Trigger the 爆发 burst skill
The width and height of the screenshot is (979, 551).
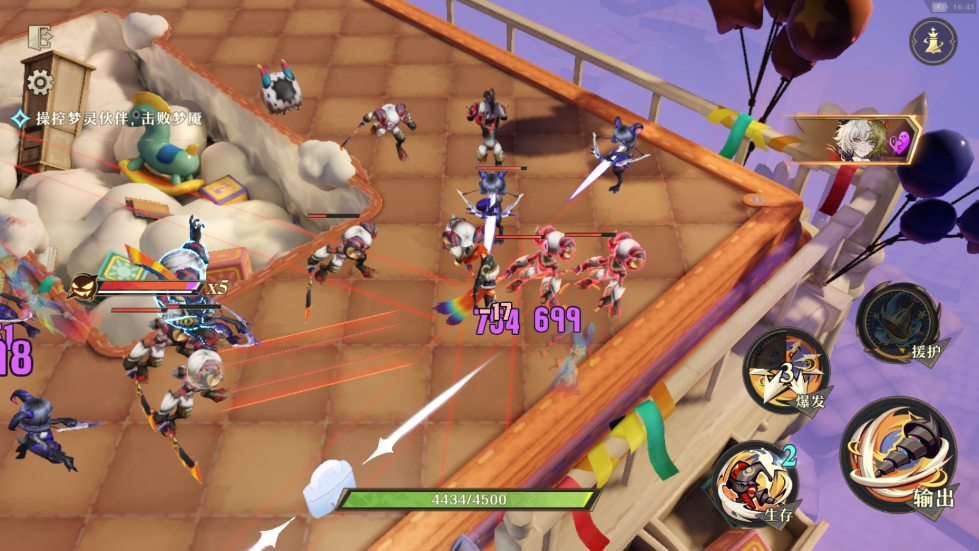[786, 371]
